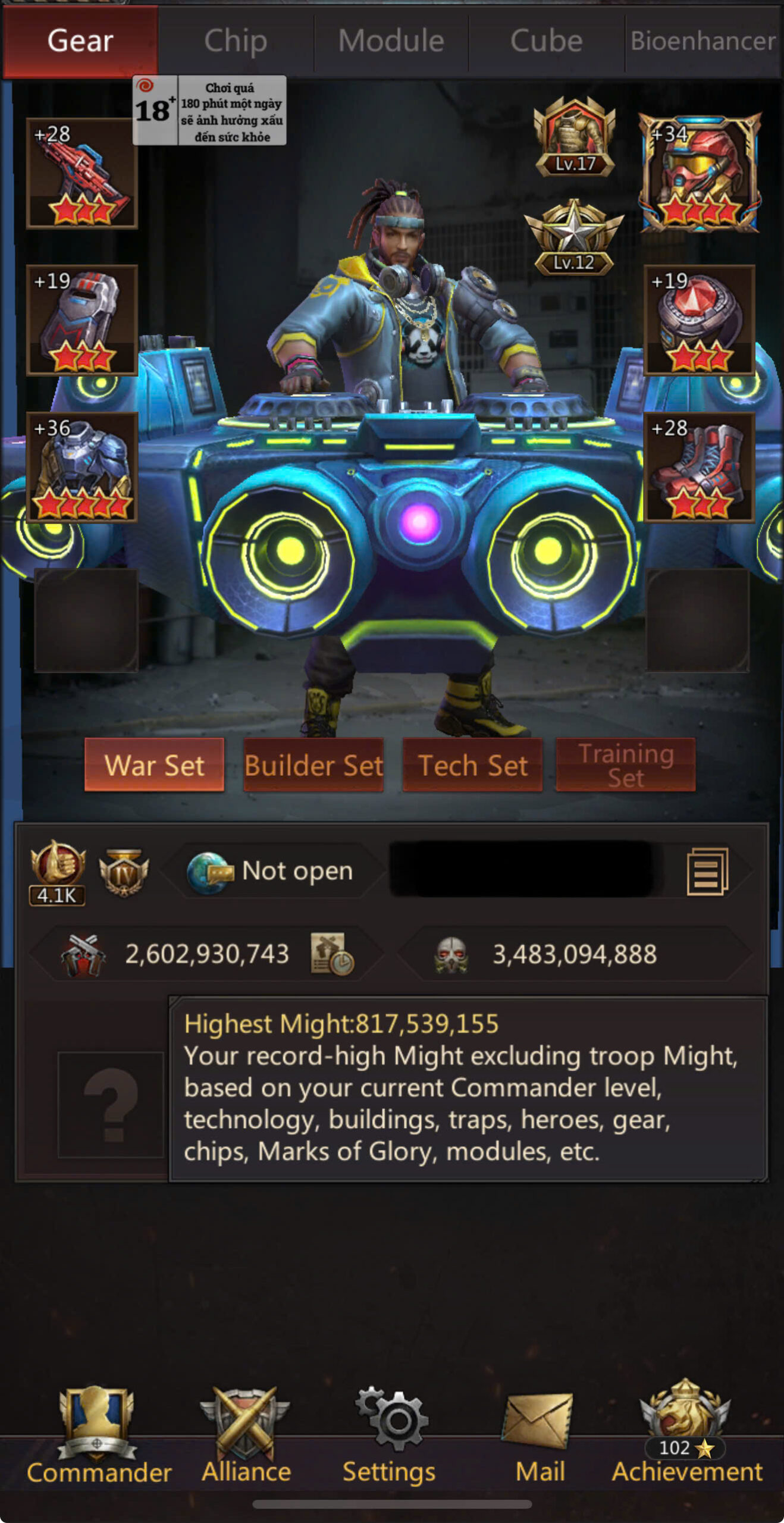Inspect the +34 red helmet gear
This screenshot has width=784, height=1523.
(x=699, y=173)
